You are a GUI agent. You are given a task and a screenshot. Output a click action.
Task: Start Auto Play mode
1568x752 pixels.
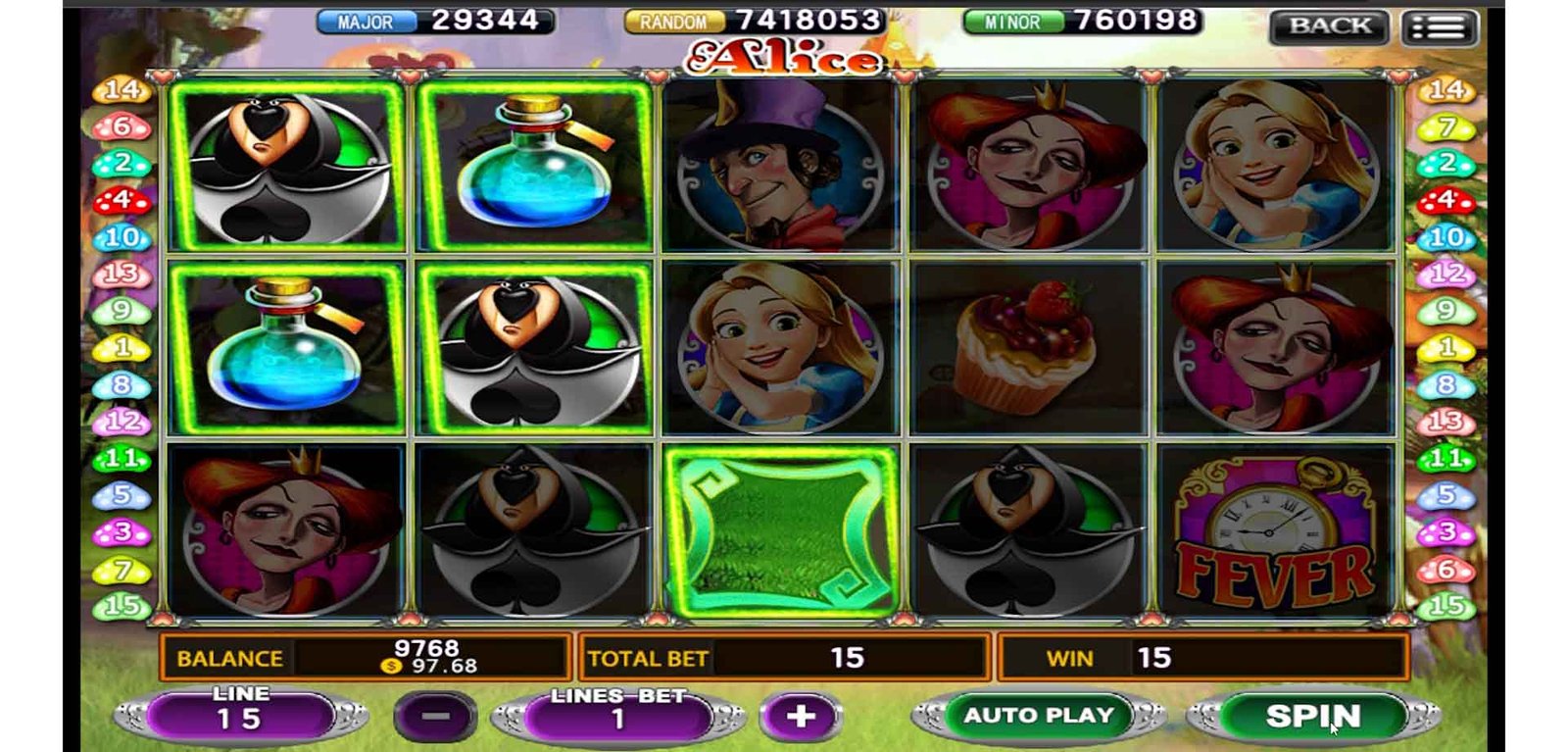tap(1038, 716)
